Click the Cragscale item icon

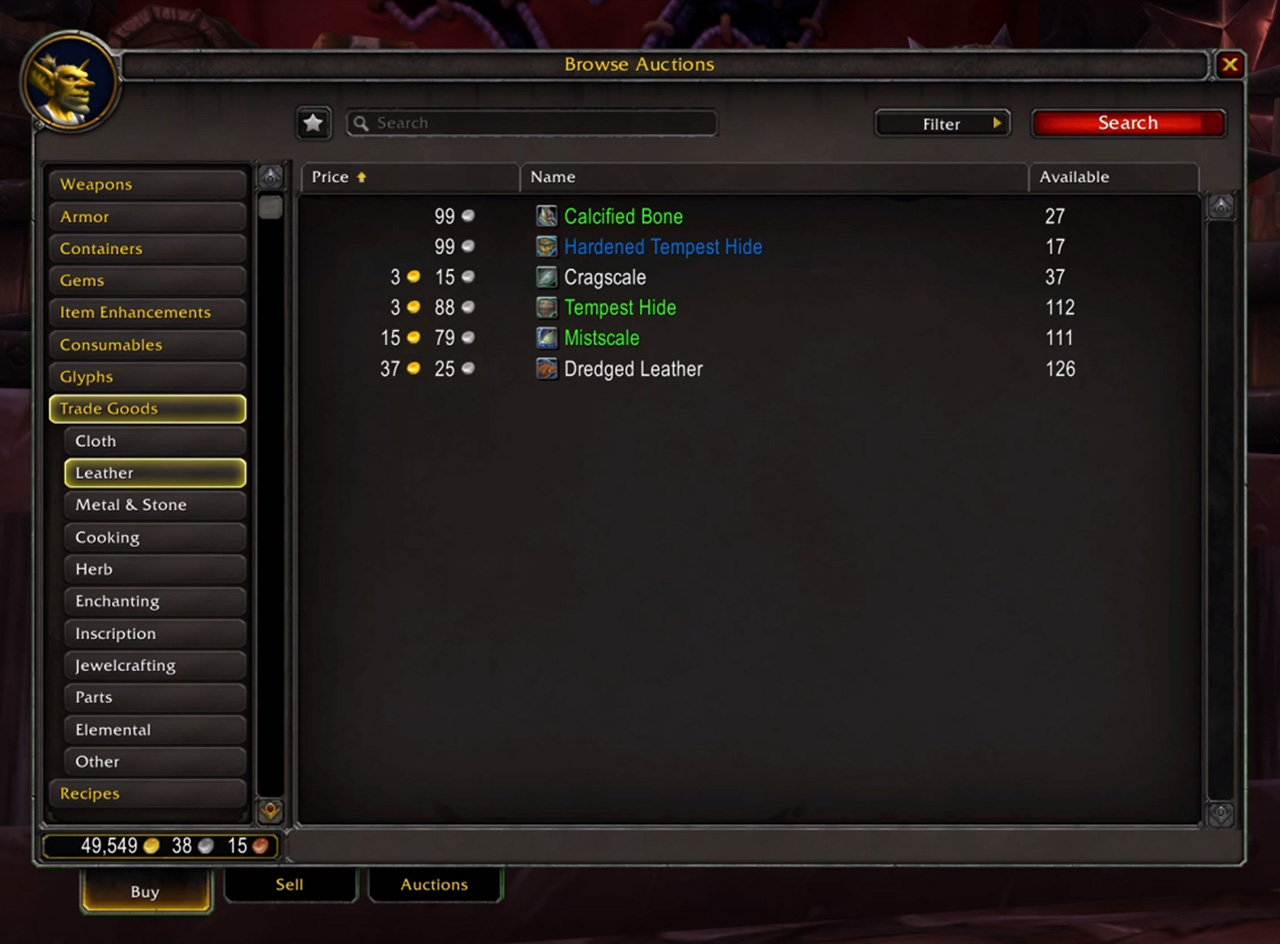pyautogui.click(x=546, y=277)
